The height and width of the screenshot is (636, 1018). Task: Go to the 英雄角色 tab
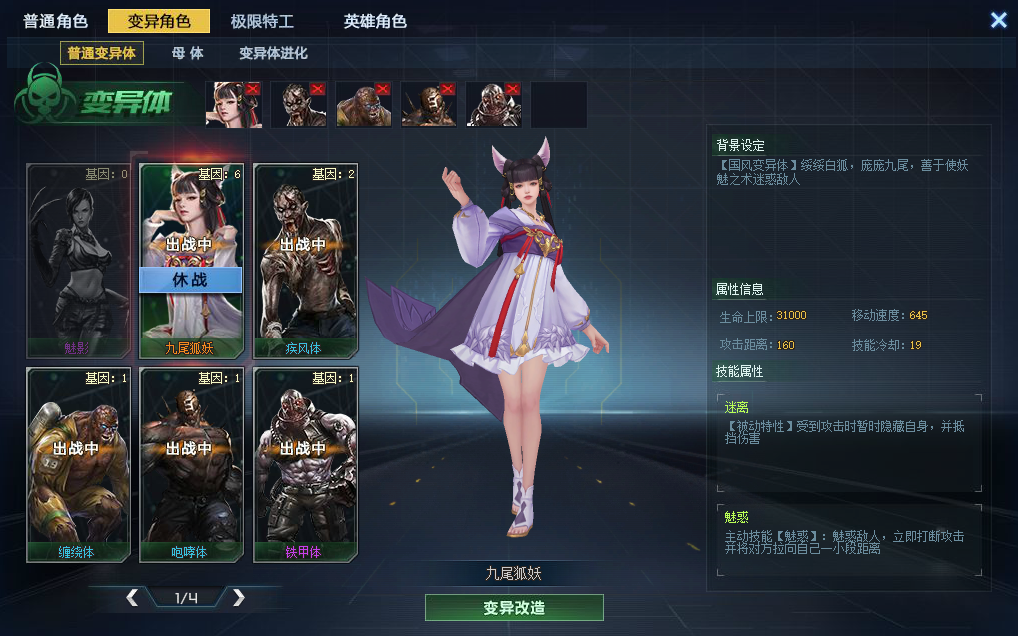(375, 21)
